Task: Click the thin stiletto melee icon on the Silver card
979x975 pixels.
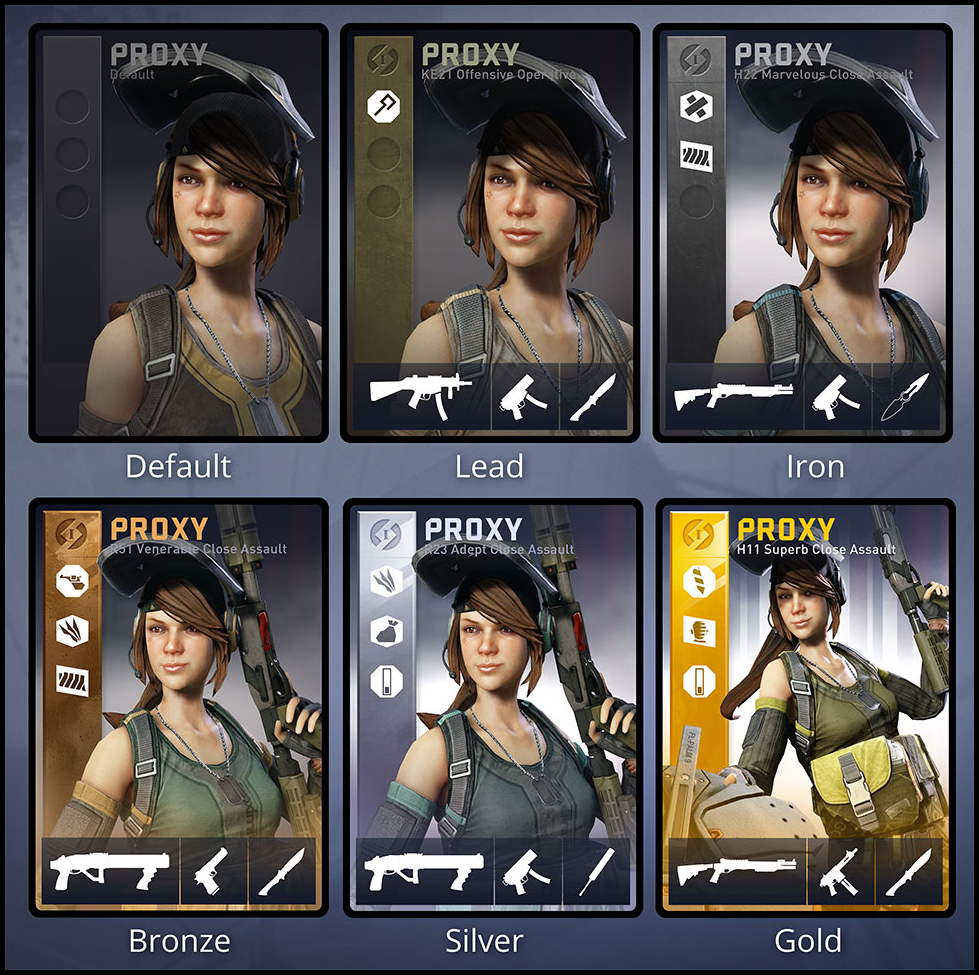Action: point(603,868)
